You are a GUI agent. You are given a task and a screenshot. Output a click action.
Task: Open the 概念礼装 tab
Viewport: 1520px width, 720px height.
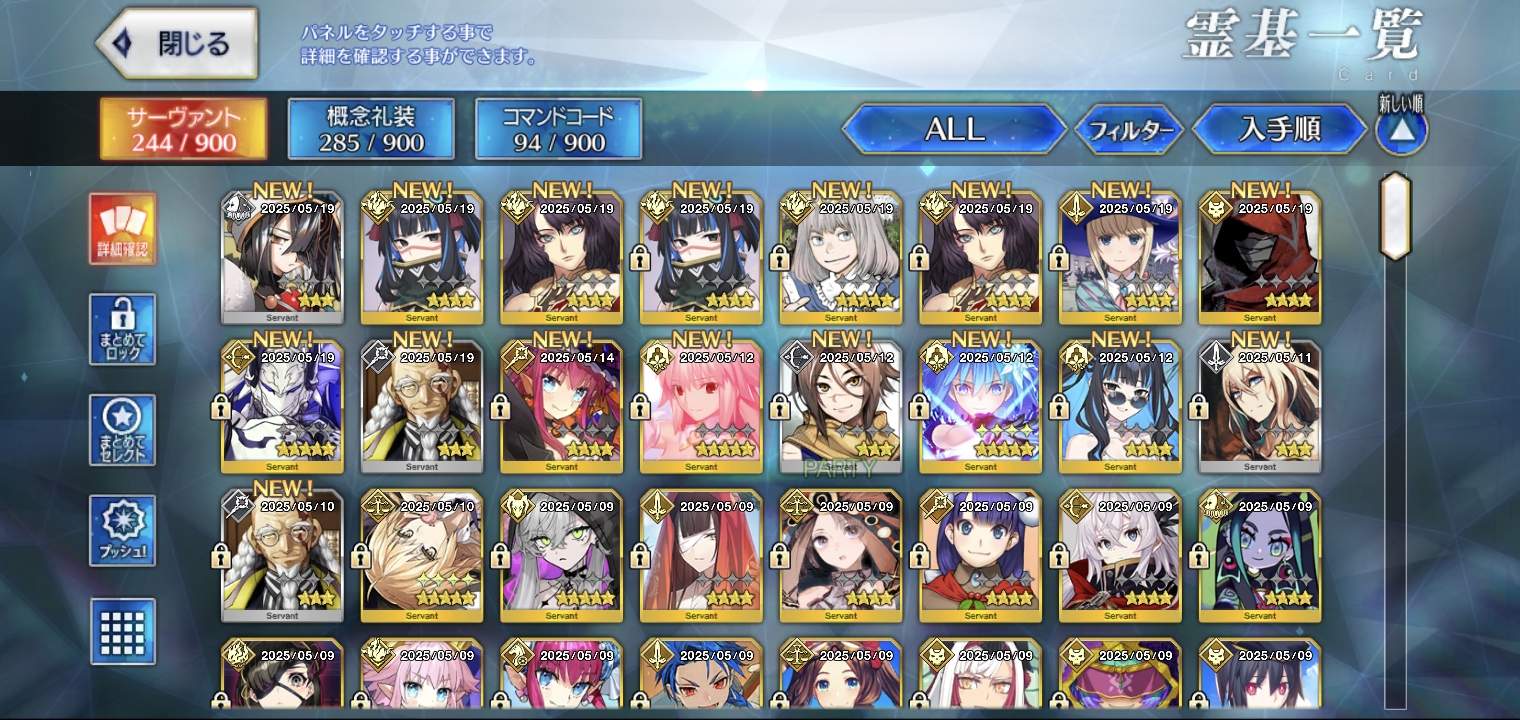point(371,129)
